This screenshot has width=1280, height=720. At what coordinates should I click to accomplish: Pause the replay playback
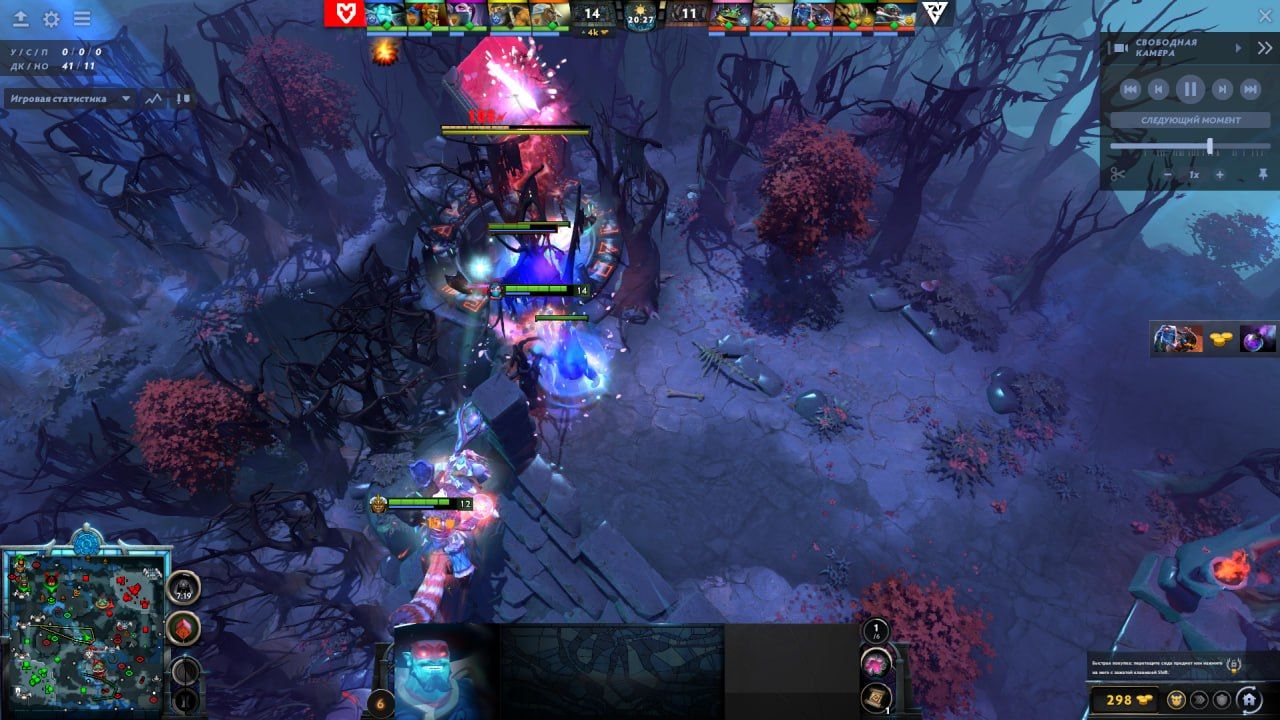pyautogui.click(x=1189, y=88)
